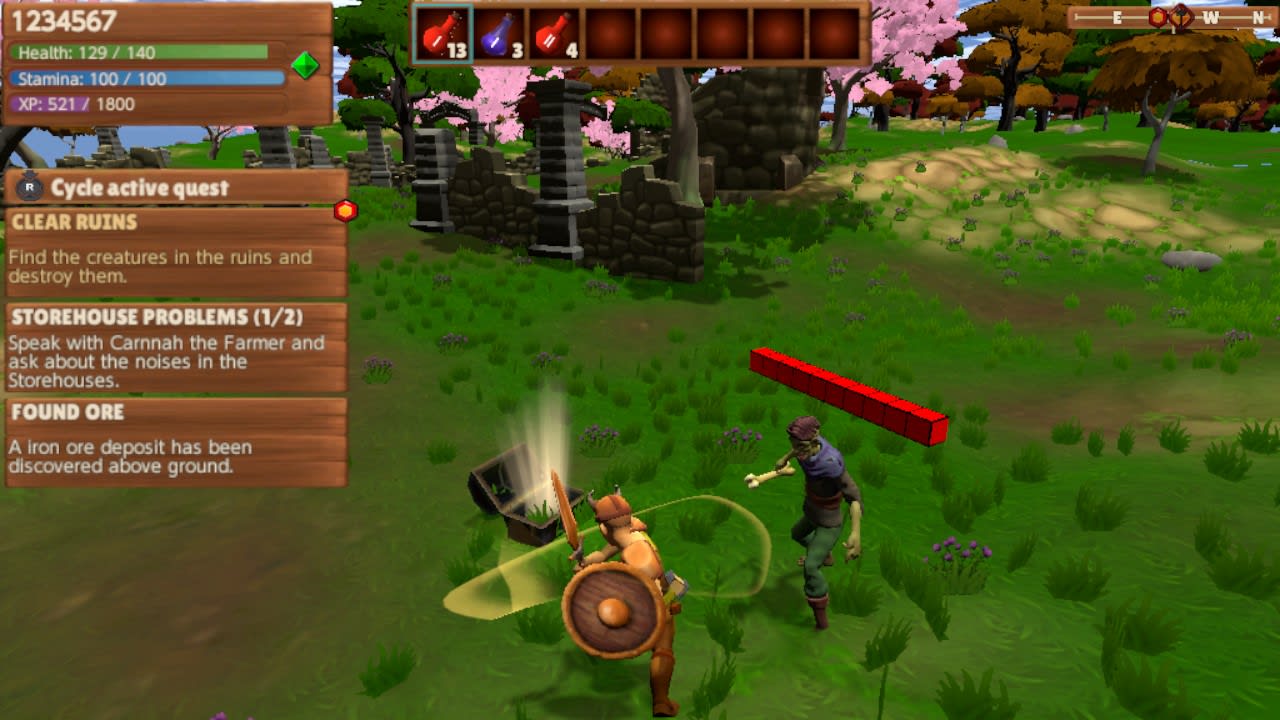Click the red quest gem marker on the compass
Screen dimensions: 1280x720
coord(1158,16)
